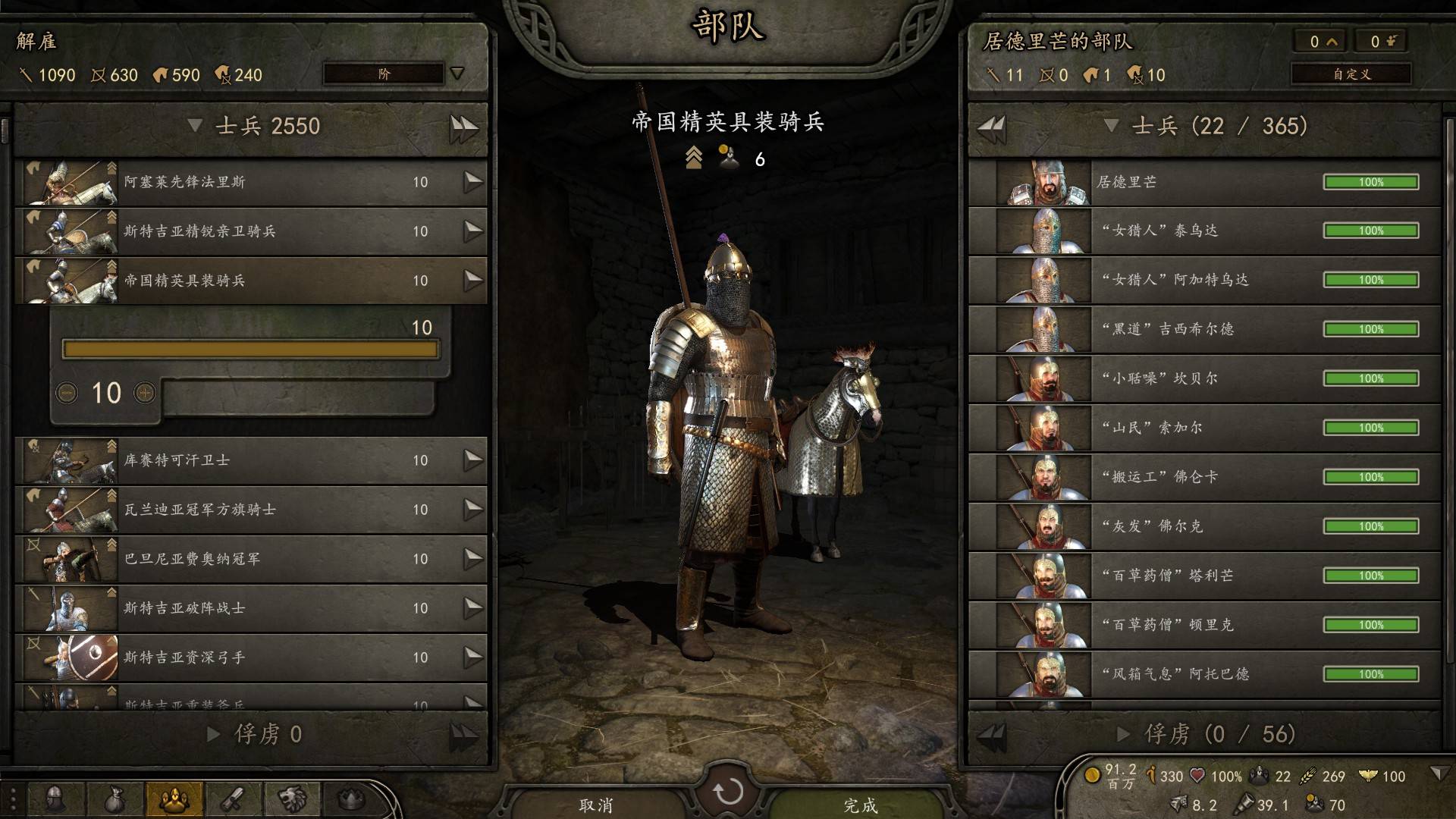Transfer all soldiers with double-arrow button

pyautogui.click(x=463, y=127)
